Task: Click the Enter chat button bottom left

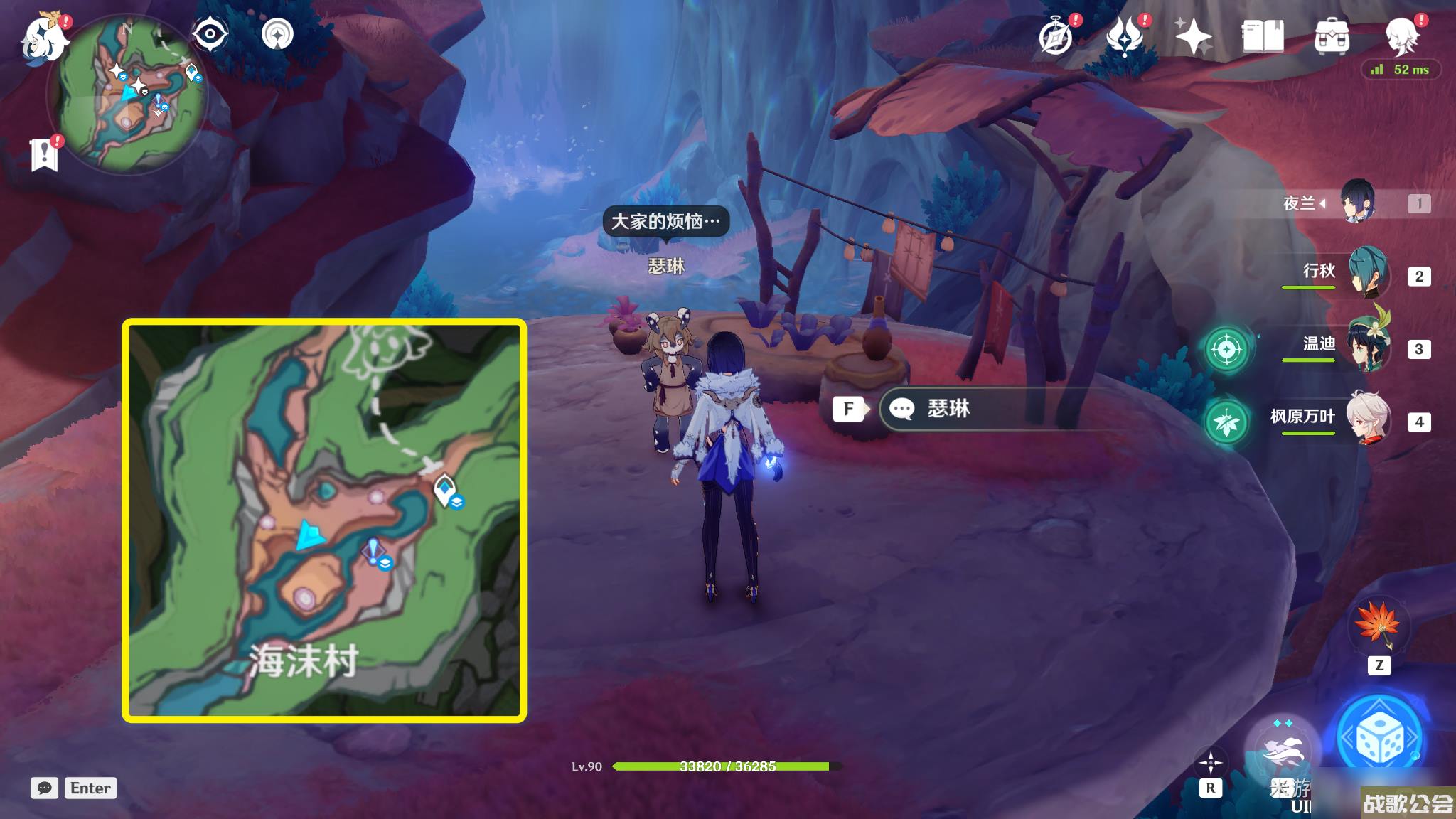Action: (90, 788)
